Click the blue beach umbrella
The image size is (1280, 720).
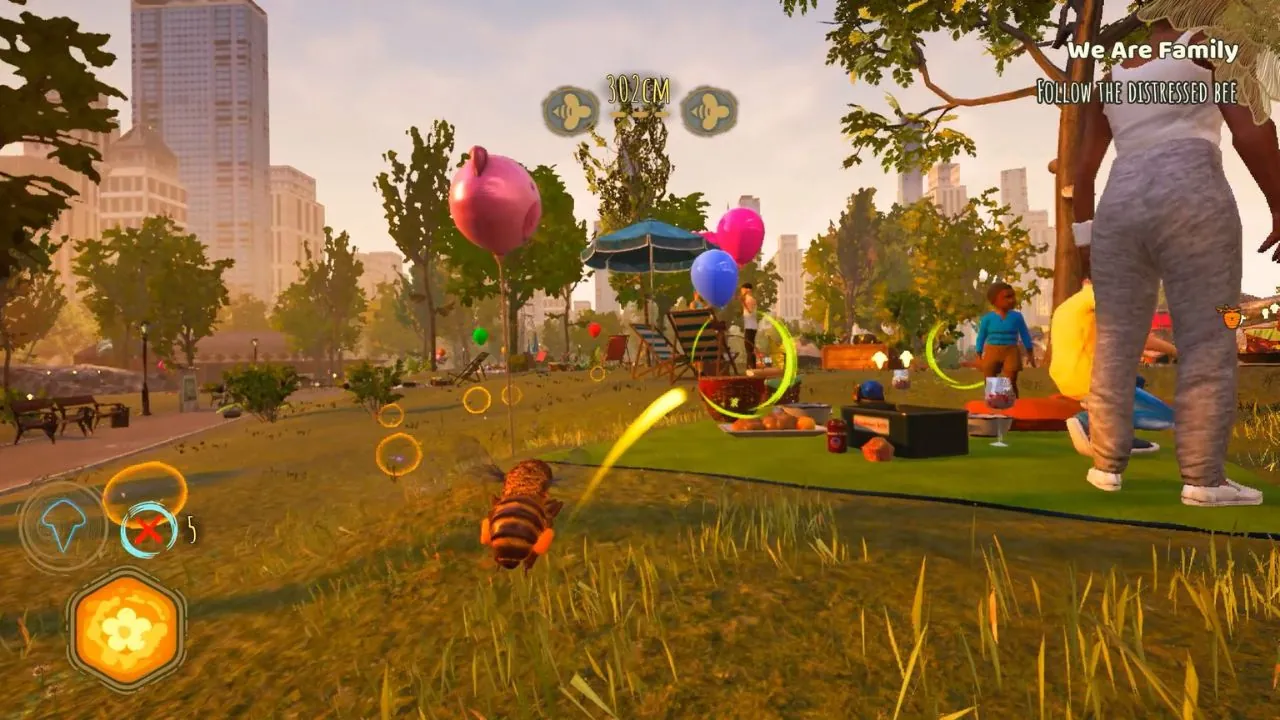[x=646, y=247]
